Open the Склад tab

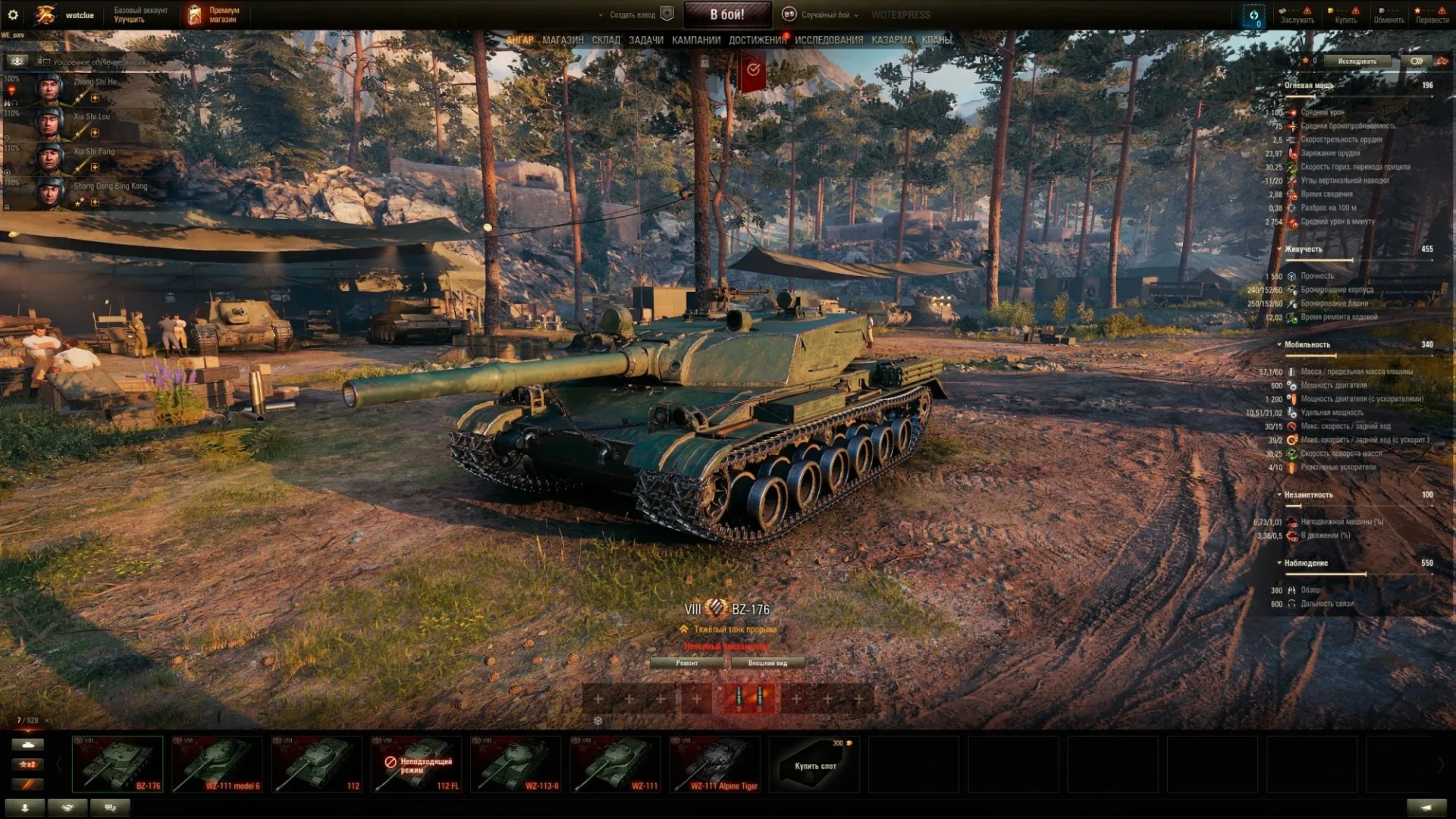[606, 40]
